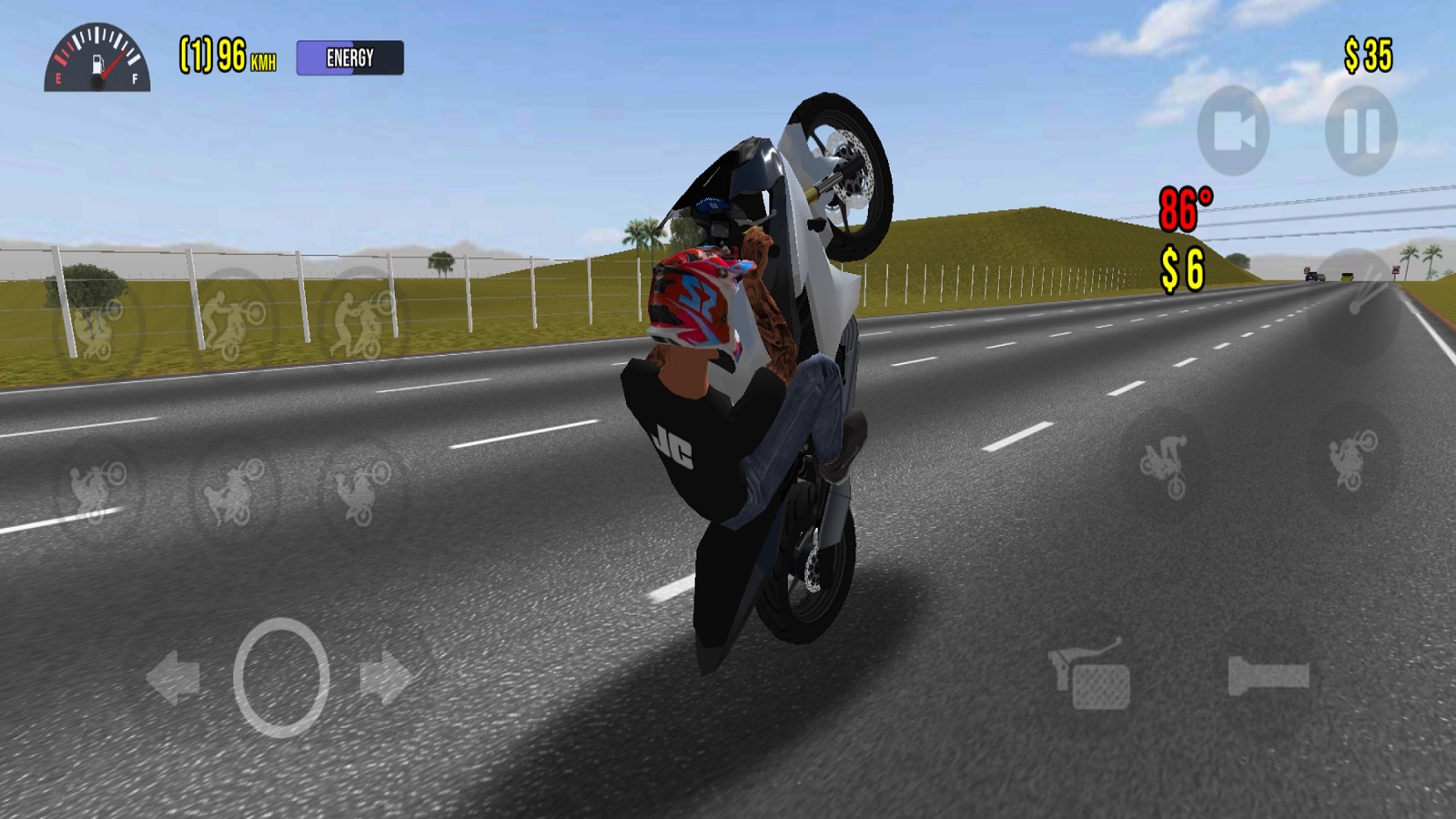1456x819 pixels.
Task: Tap the round steering circle control
Action: (281, 677)
